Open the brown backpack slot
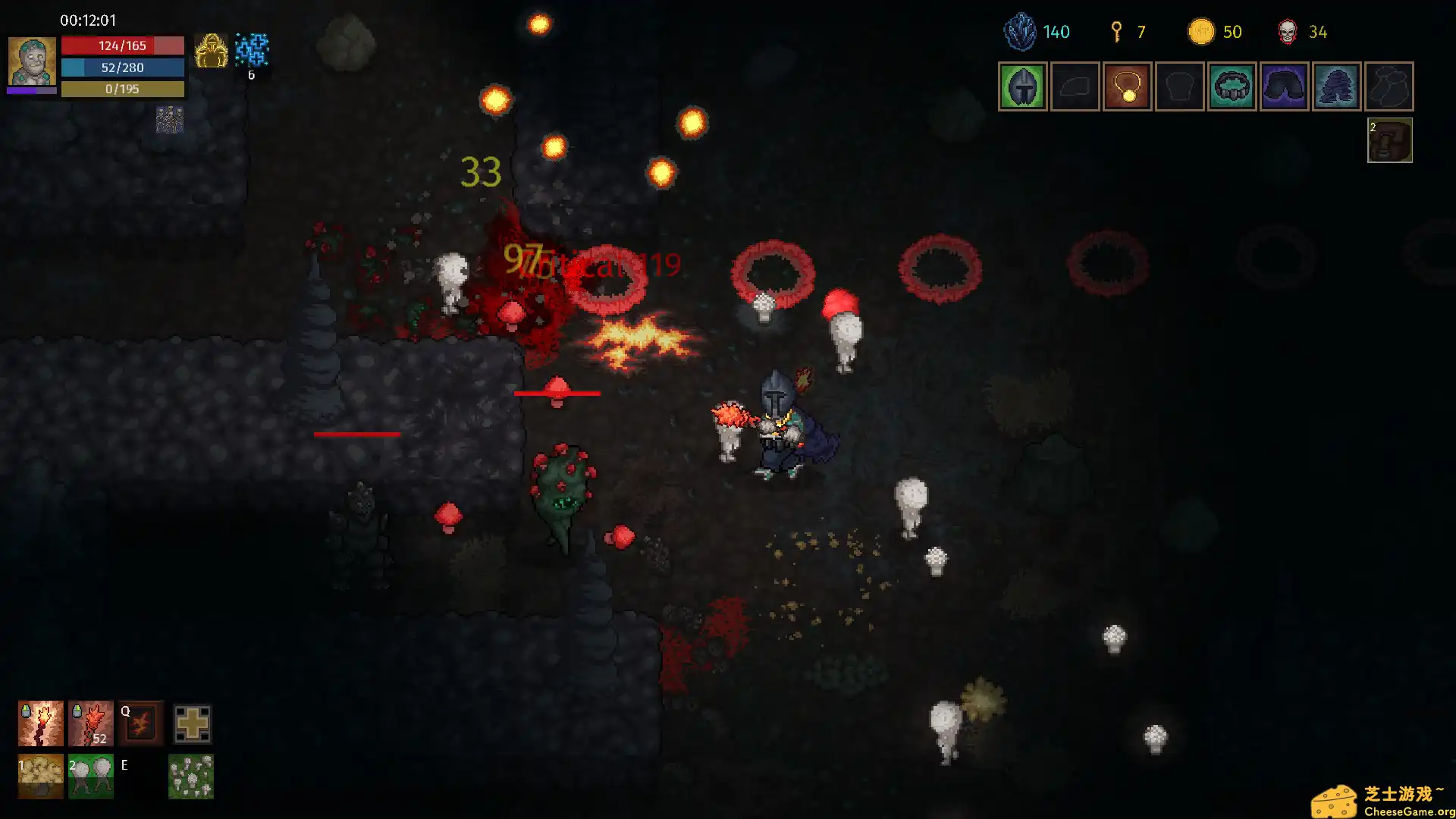 pos(1389,140)
